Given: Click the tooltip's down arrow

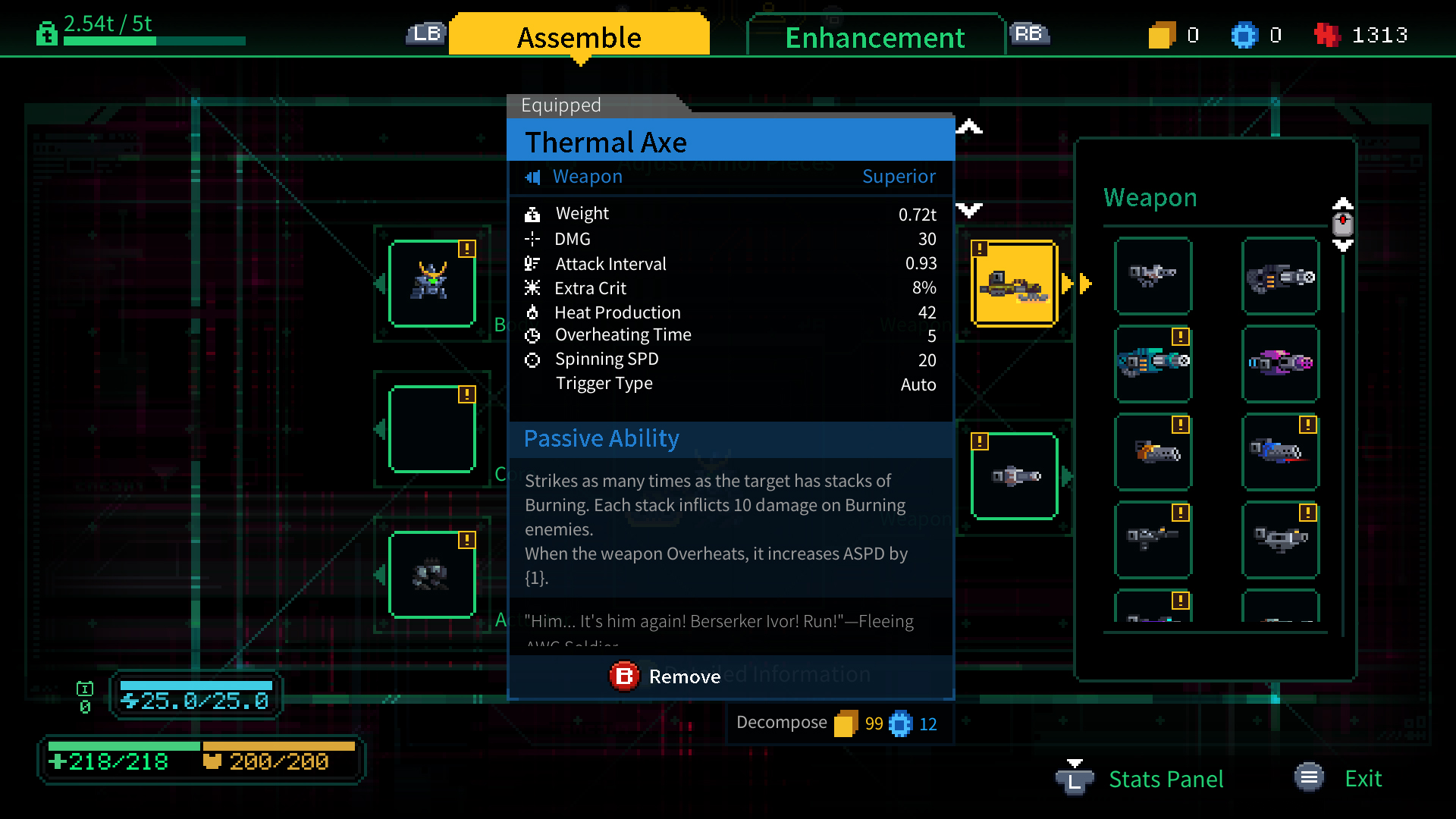Looking at the screenshot, I should [x=969, y=209].
